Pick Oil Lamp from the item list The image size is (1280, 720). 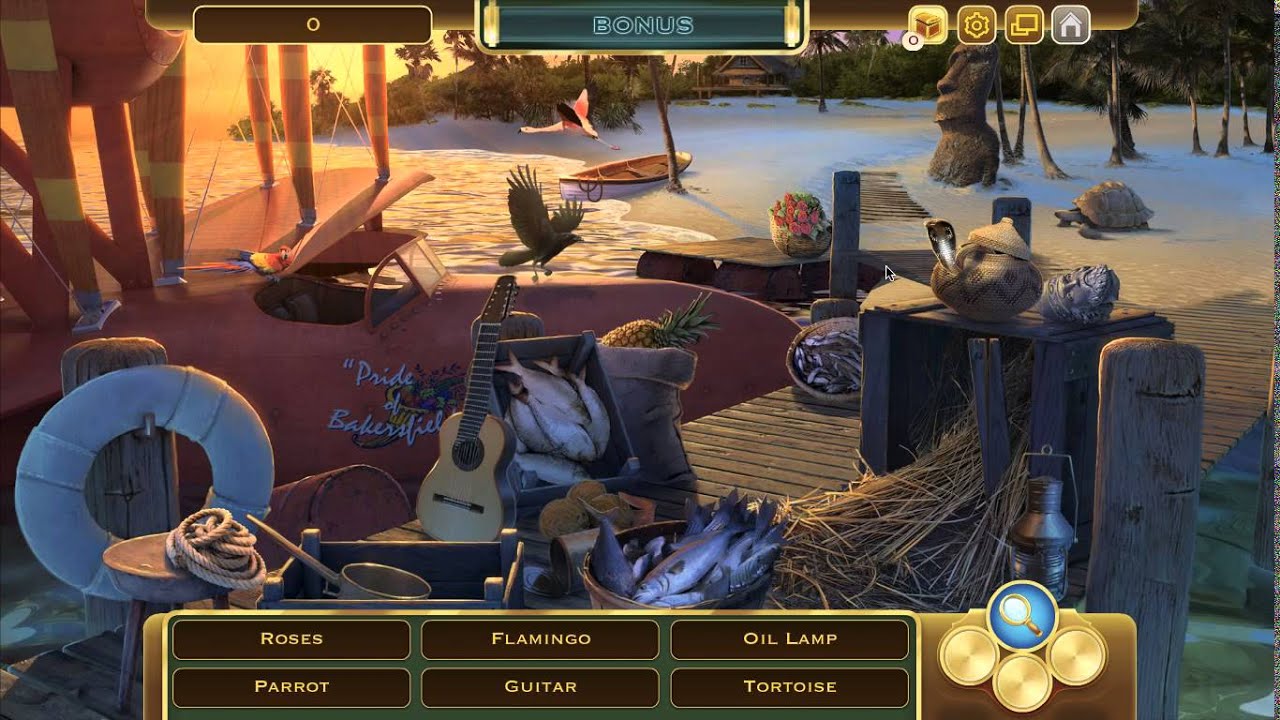789,639
